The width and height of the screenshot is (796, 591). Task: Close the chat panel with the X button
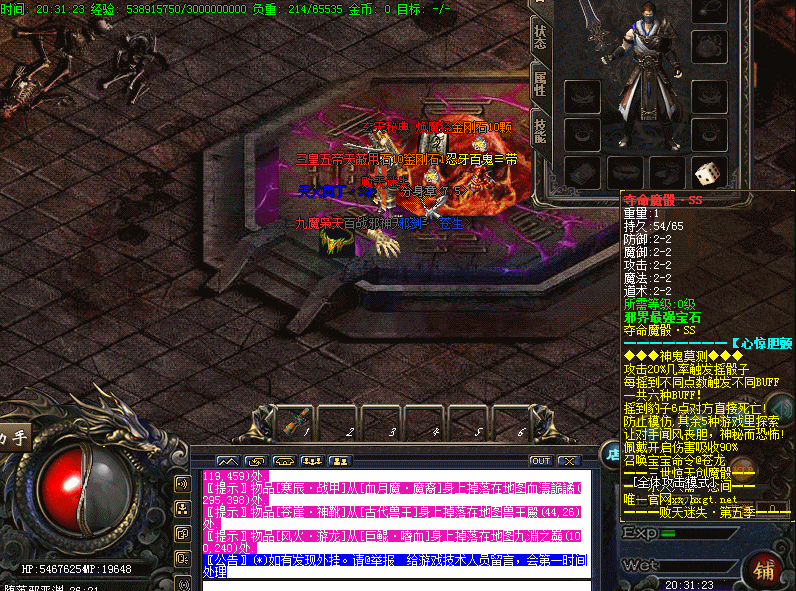568,460
